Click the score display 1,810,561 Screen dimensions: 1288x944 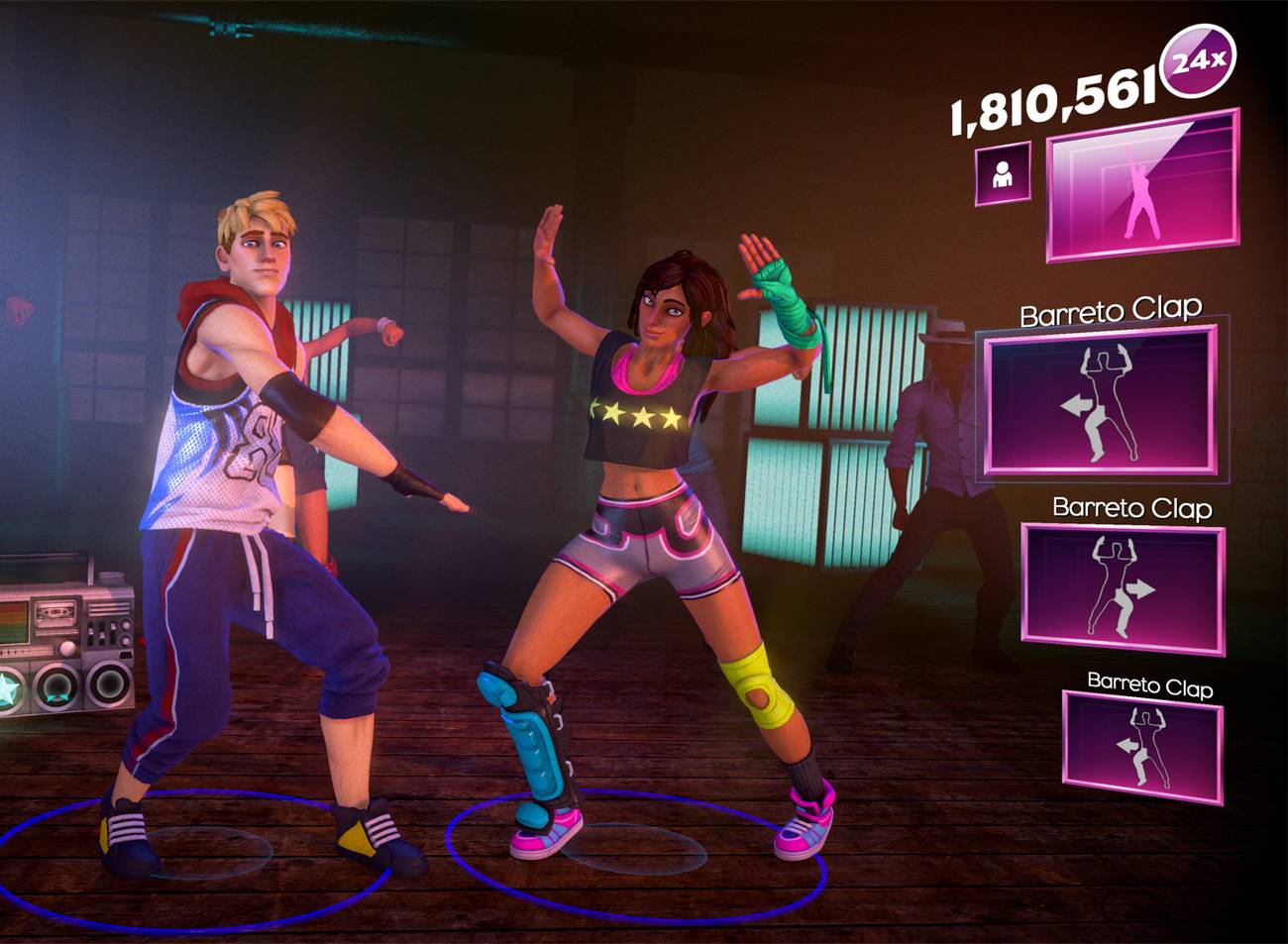pos(1055,98)
